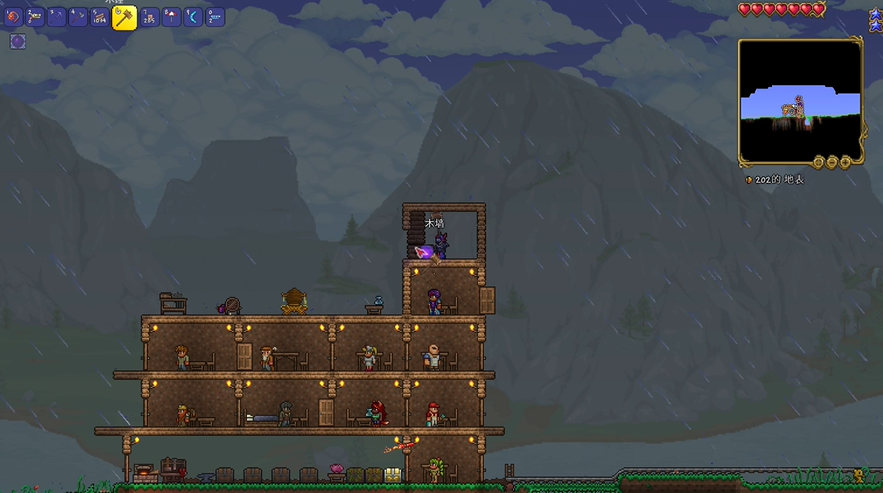Zoom in the minimap with plus button
Image resolution: width=883 pixels, height=493 pixels.
click(x=846, y=162)
